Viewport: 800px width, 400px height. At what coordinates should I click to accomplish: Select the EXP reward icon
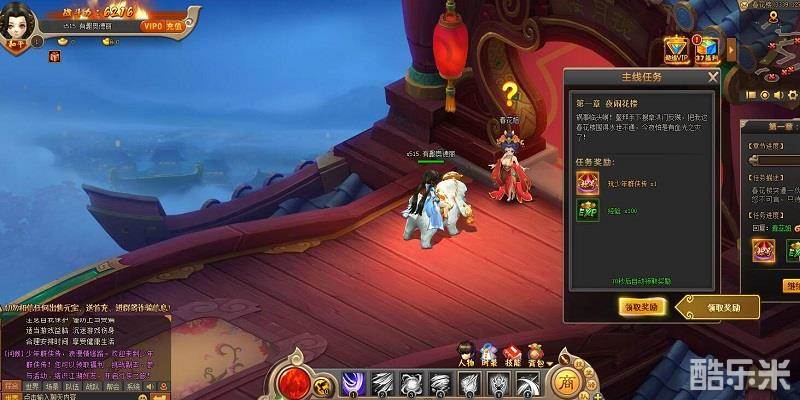585,212
